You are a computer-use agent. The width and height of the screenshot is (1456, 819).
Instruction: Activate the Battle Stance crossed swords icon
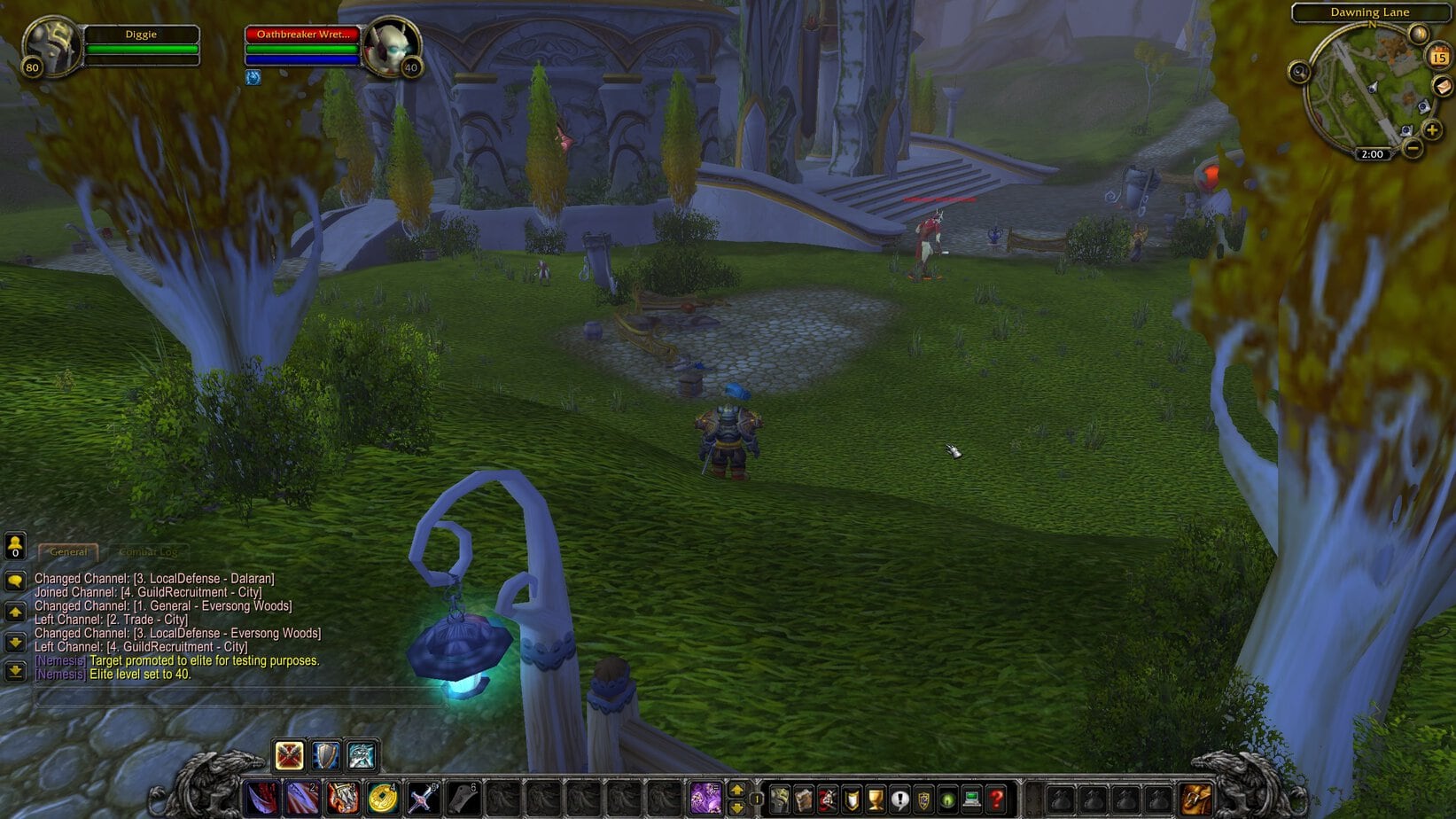pyautogui.click(x=289, y=755)
